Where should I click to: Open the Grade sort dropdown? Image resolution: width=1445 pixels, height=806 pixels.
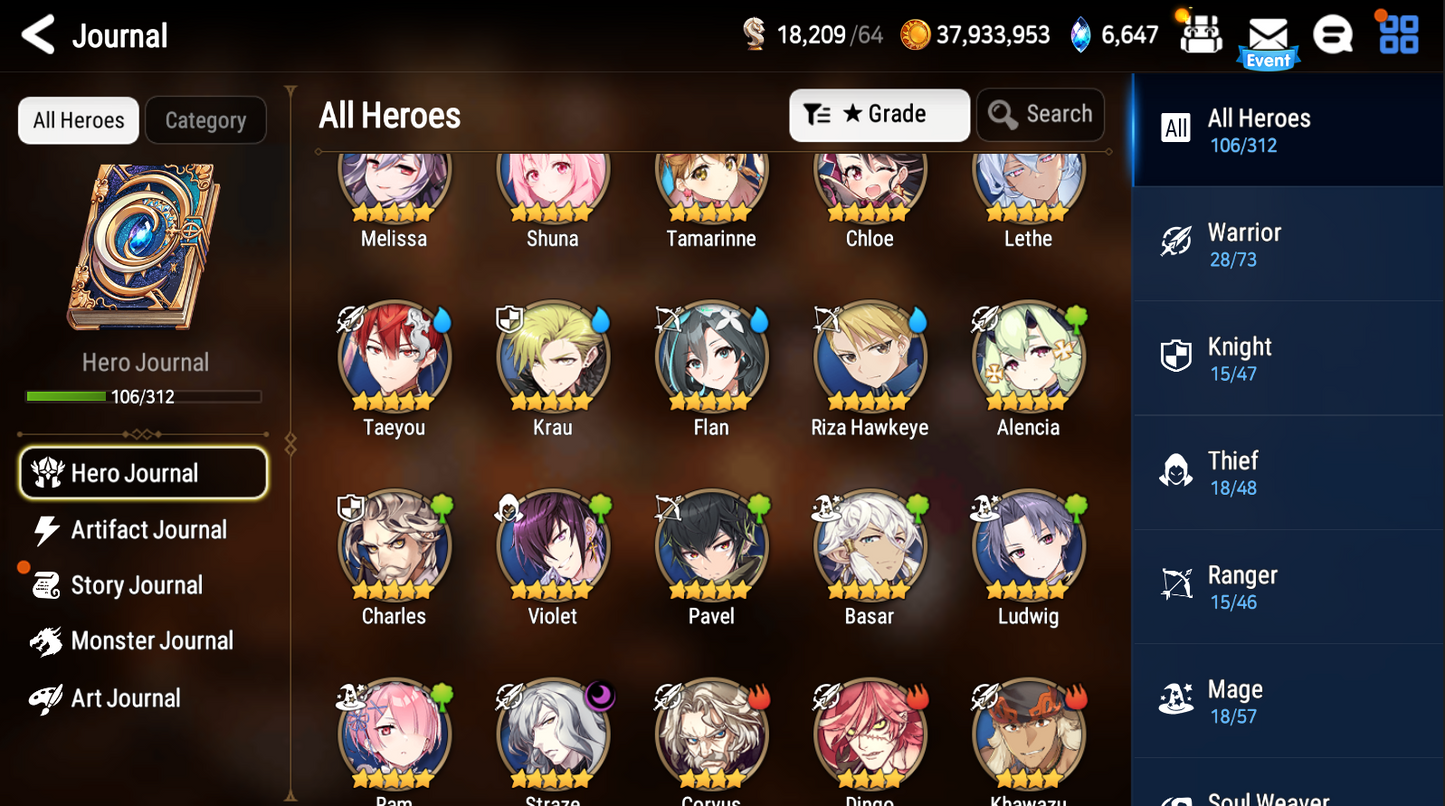893,114
